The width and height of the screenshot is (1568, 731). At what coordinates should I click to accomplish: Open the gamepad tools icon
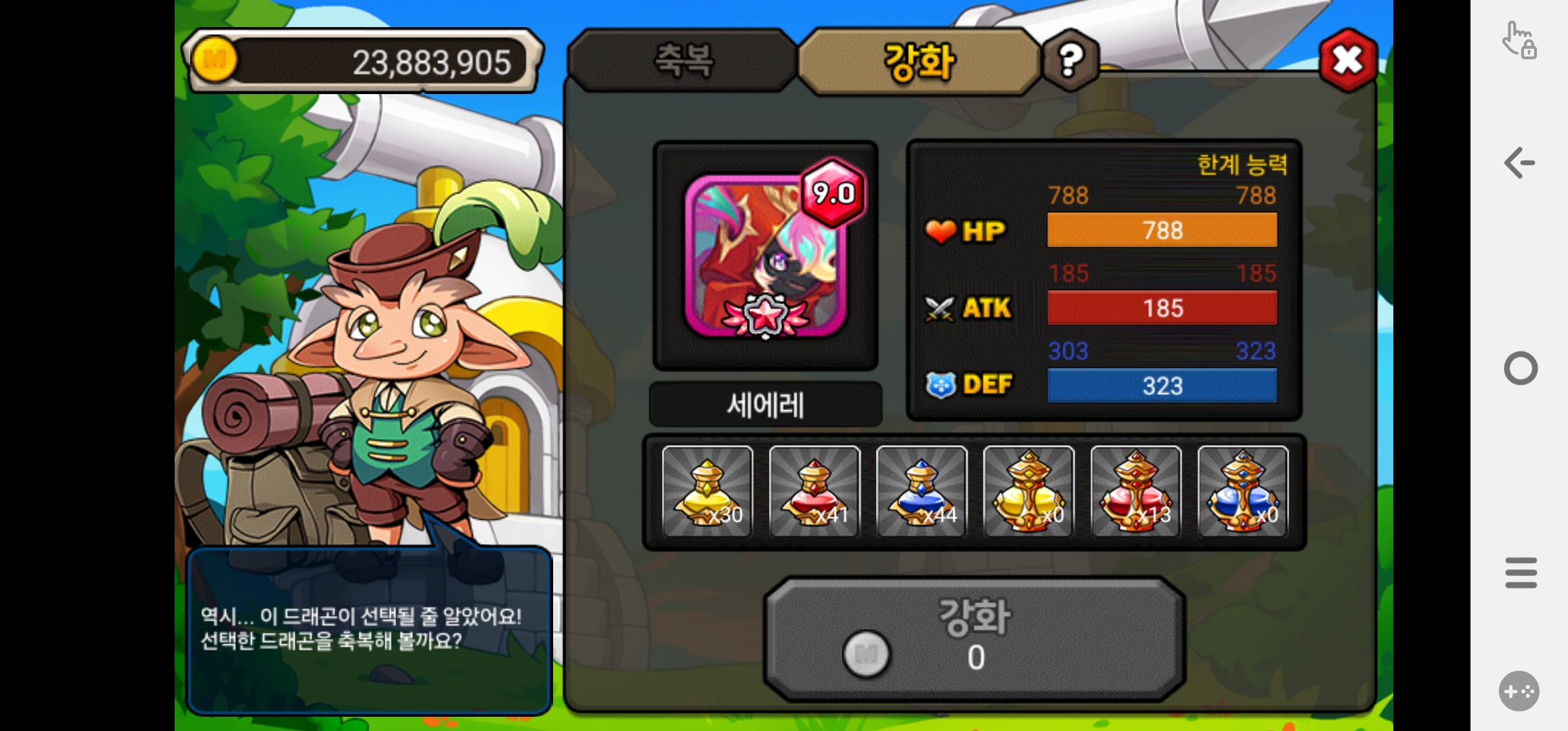(x=1519, y=691)
